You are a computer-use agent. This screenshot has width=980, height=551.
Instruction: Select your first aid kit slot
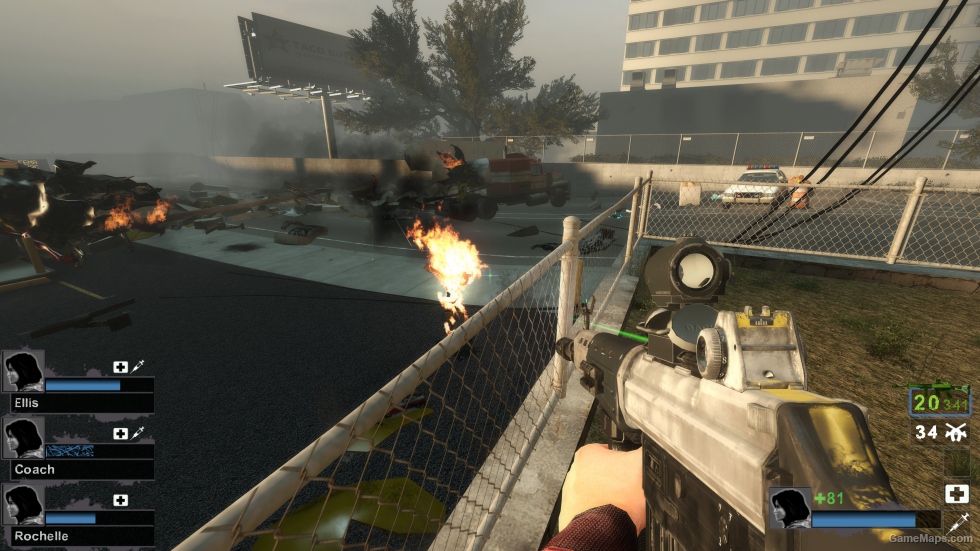(x=956, y=493)
